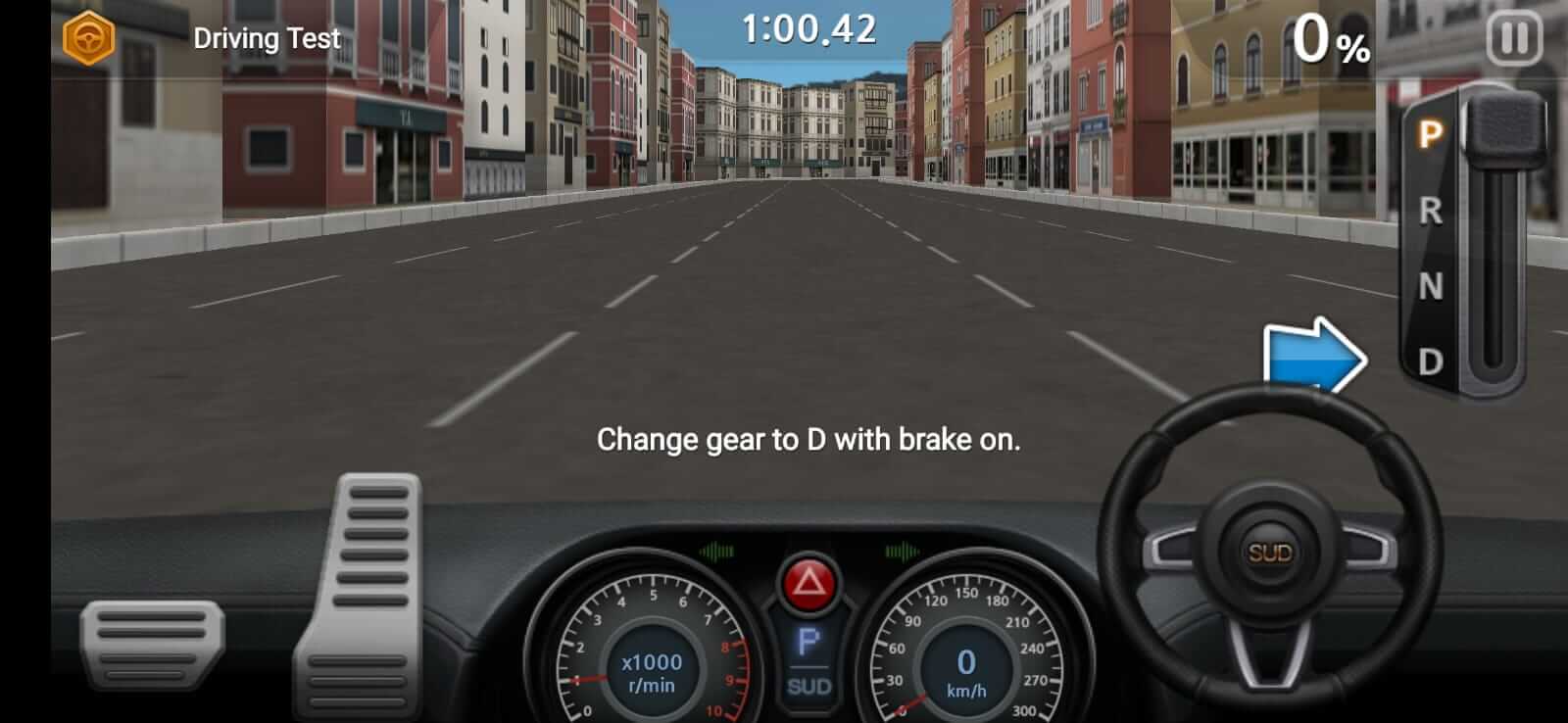Select N on the gear shifter
Screen dimensions: 1568x723
[x=1431, y=284]
